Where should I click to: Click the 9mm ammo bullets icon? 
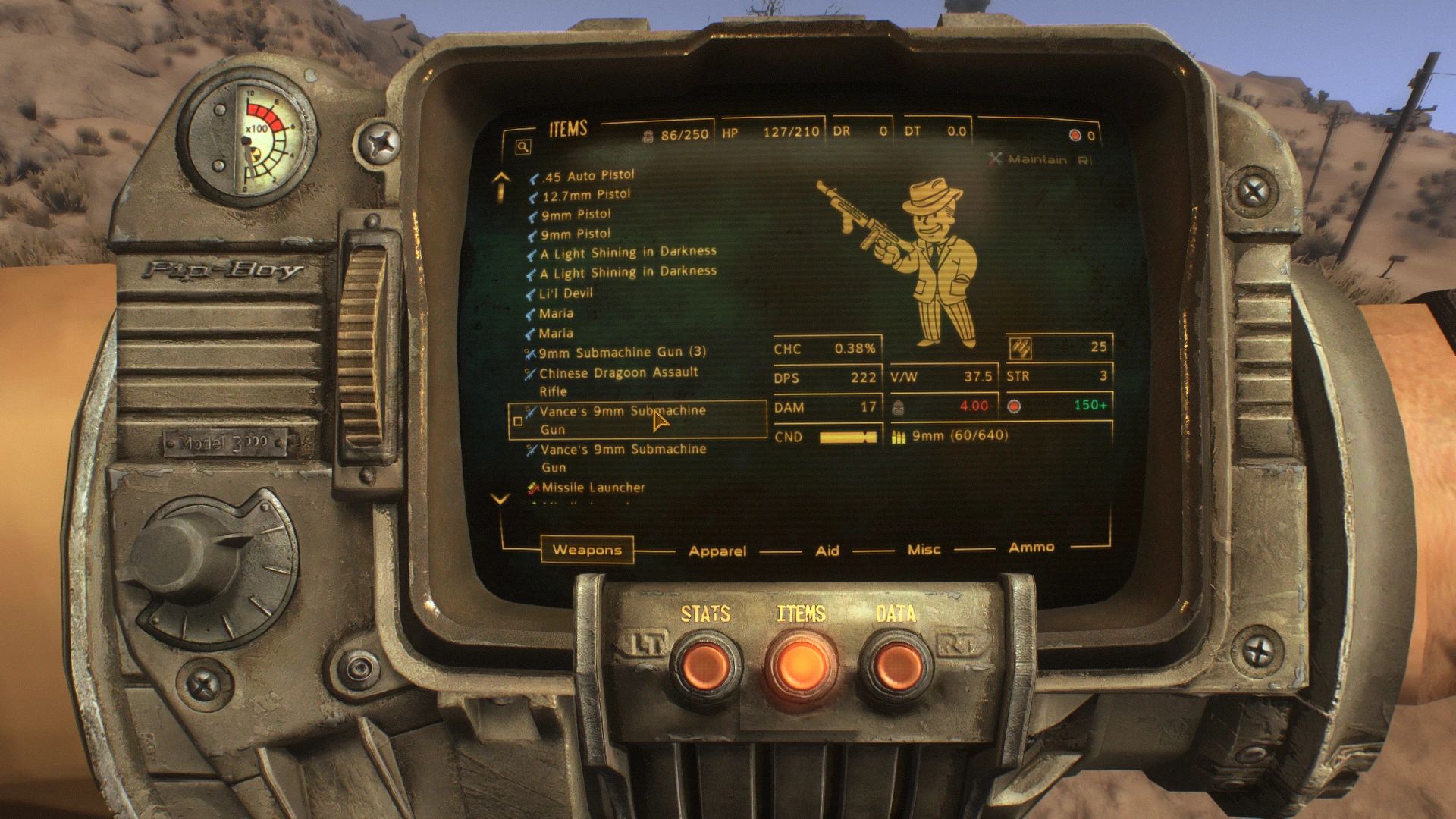point(899,436)
